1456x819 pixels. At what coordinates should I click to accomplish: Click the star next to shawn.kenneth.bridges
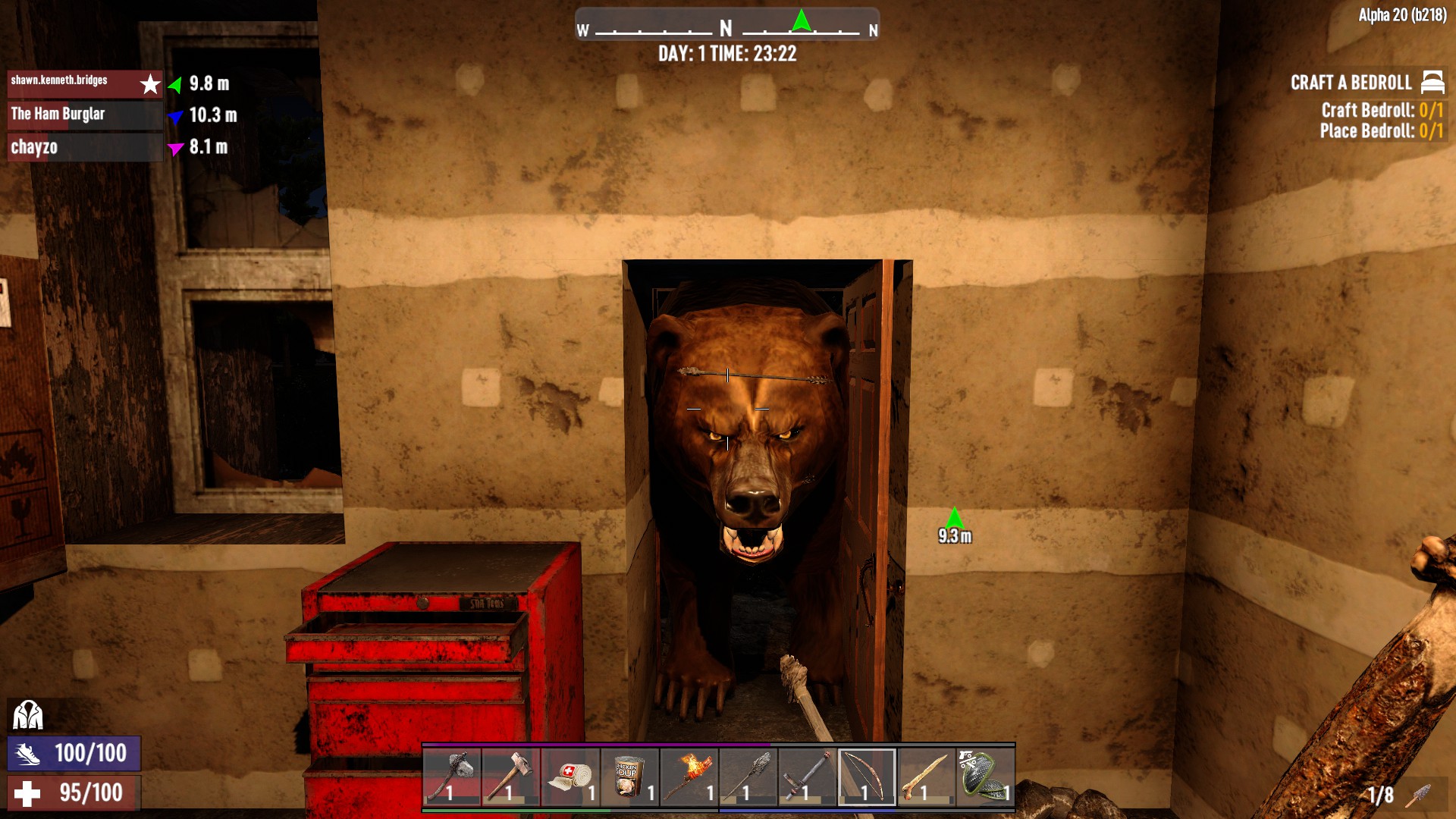[x=149, y=85]
